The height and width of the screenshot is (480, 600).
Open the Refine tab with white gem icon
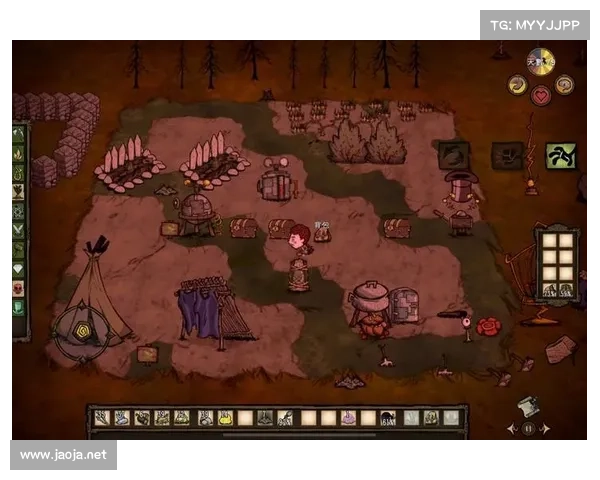click(17, 269)
